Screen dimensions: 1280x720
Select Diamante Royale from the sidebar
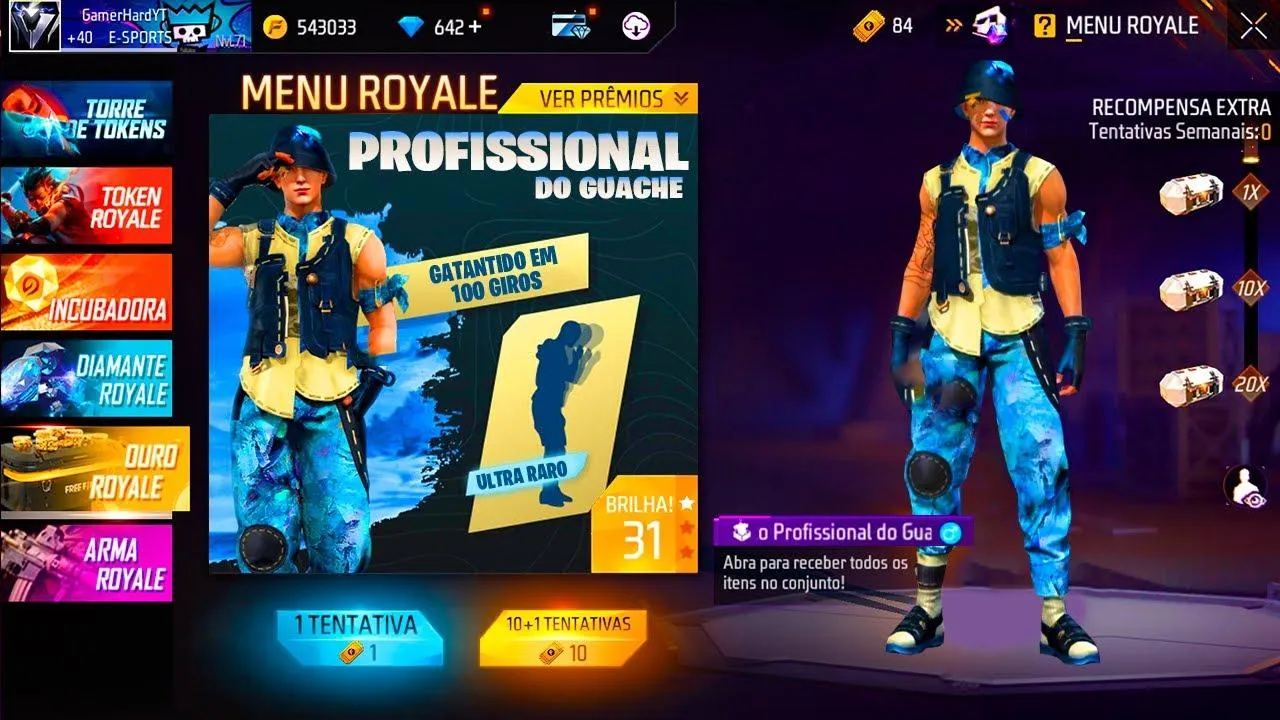pyautogui.click(x=90, y=377)
